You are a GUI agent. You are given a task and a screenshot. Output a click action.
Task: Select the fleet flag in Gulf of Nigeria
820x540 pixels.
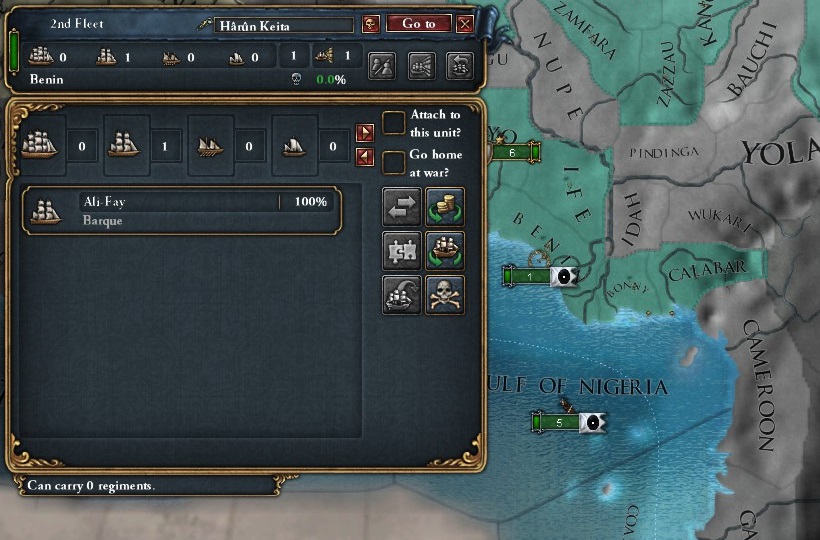click(x=592, y=422)
